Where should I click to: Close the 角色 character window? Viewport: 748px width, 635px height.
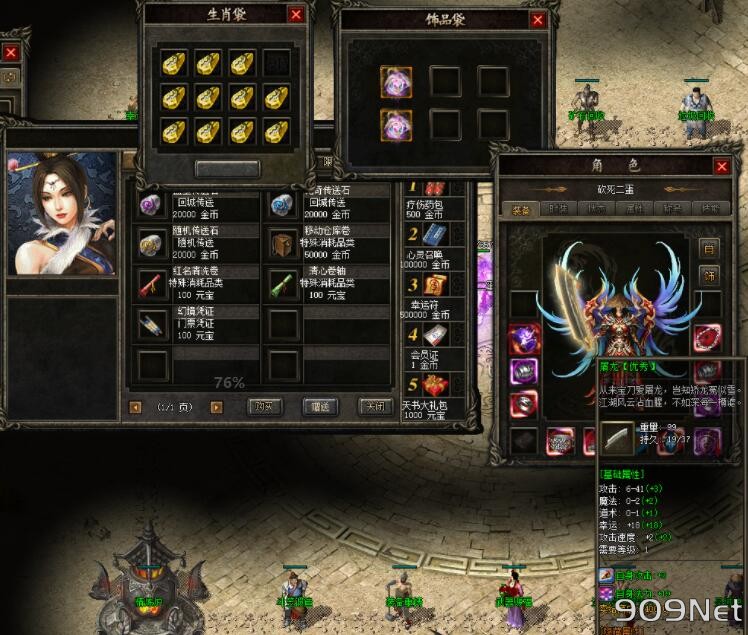(721, 167)
